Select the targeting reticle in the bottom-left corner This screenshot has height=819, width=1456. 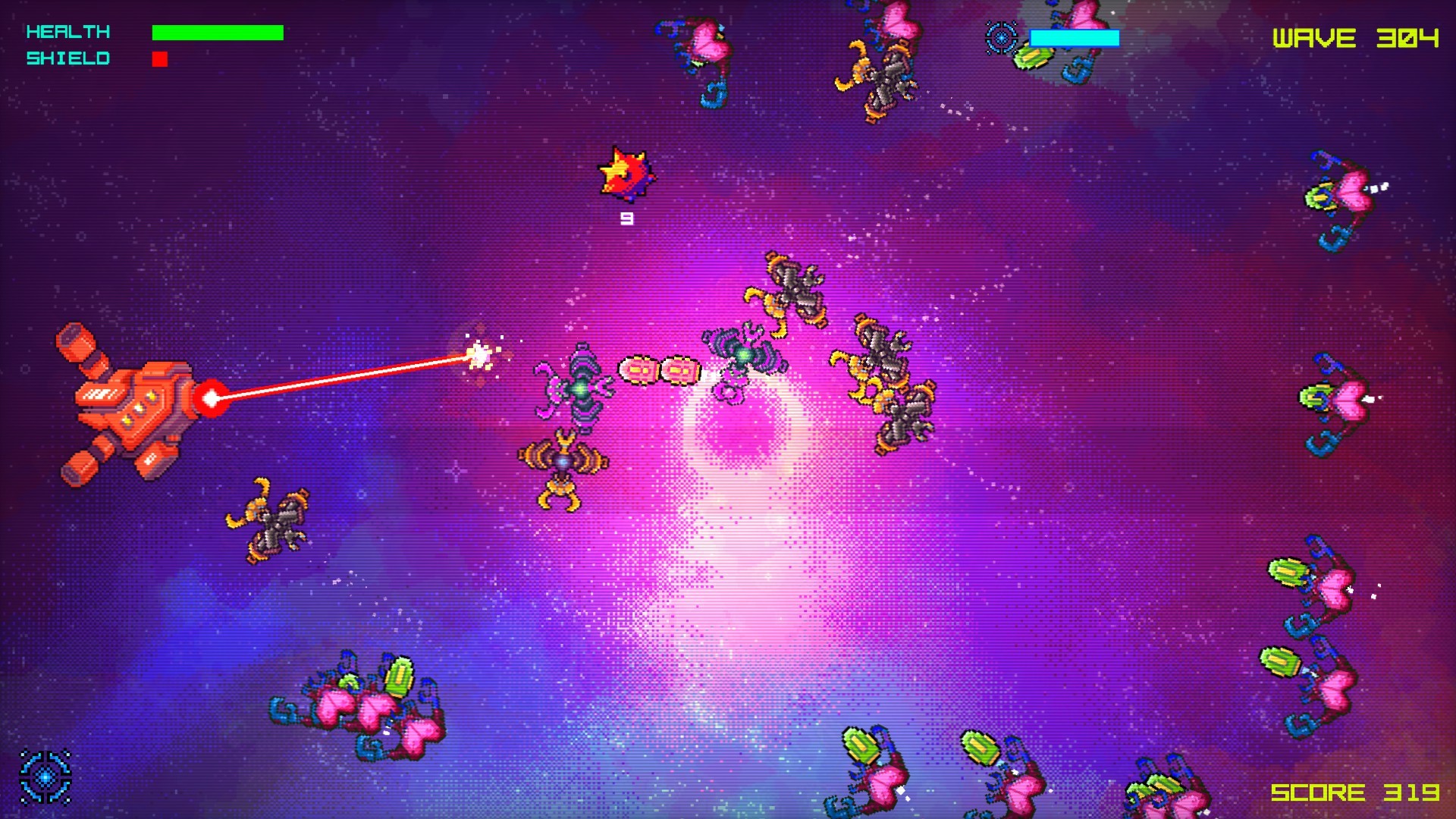point(47,775)
